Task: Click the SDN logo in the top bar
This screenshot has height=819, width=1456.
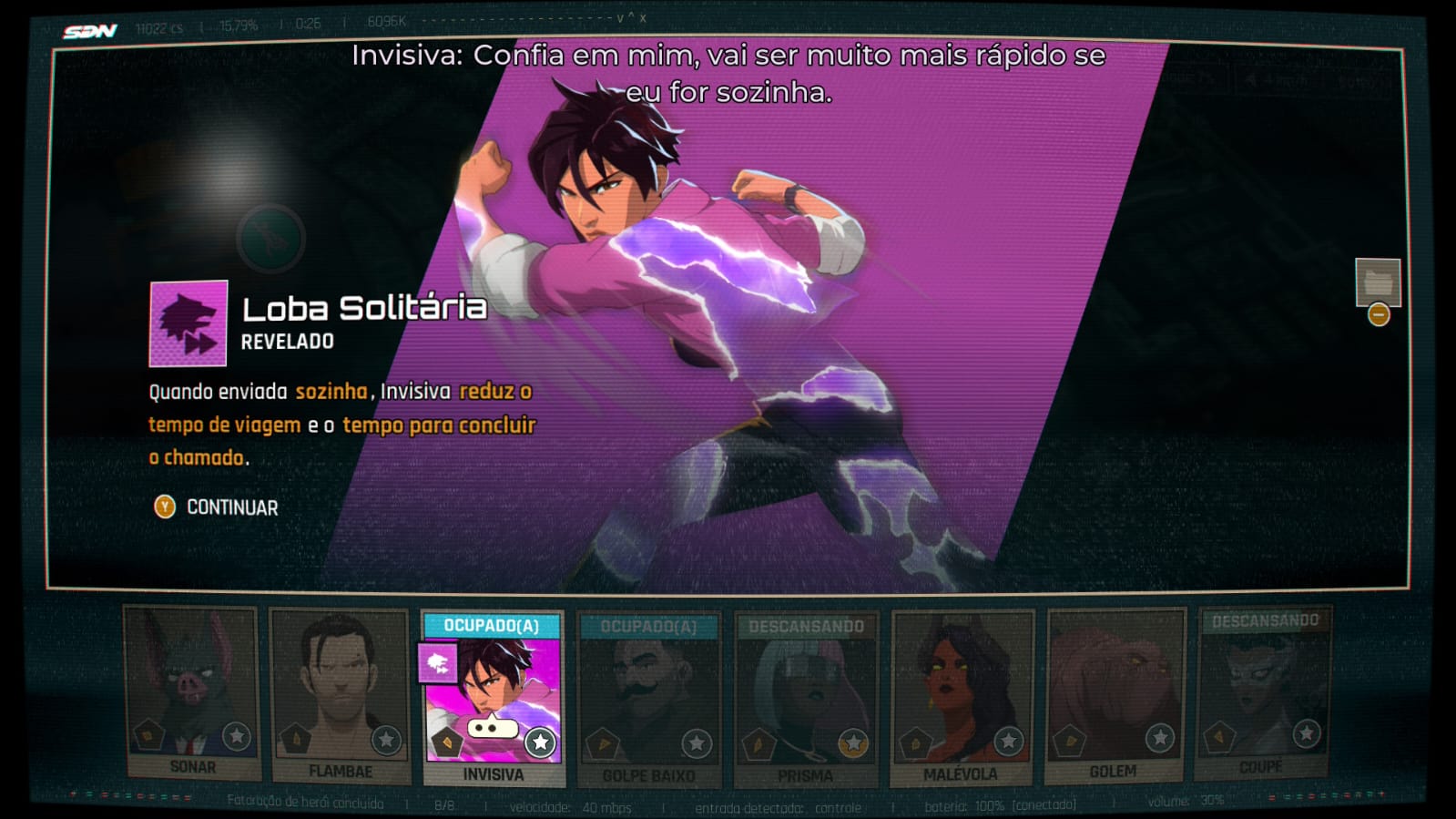Action: pos(90,31)
